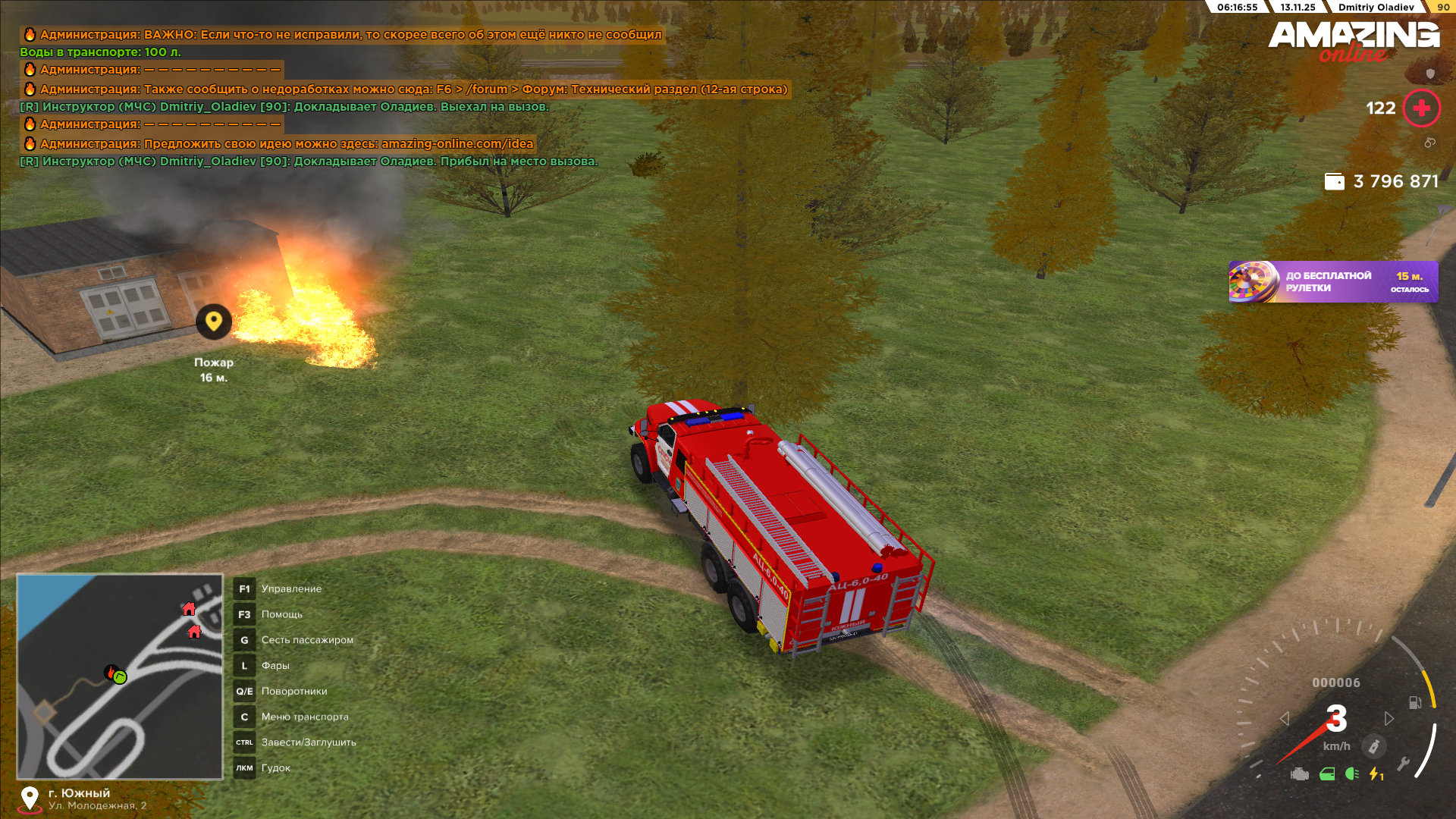The width and height of the screenshot is (1456, 819).
Task: Select the fire marker on the minimap
Action: (x=111, y=672)
